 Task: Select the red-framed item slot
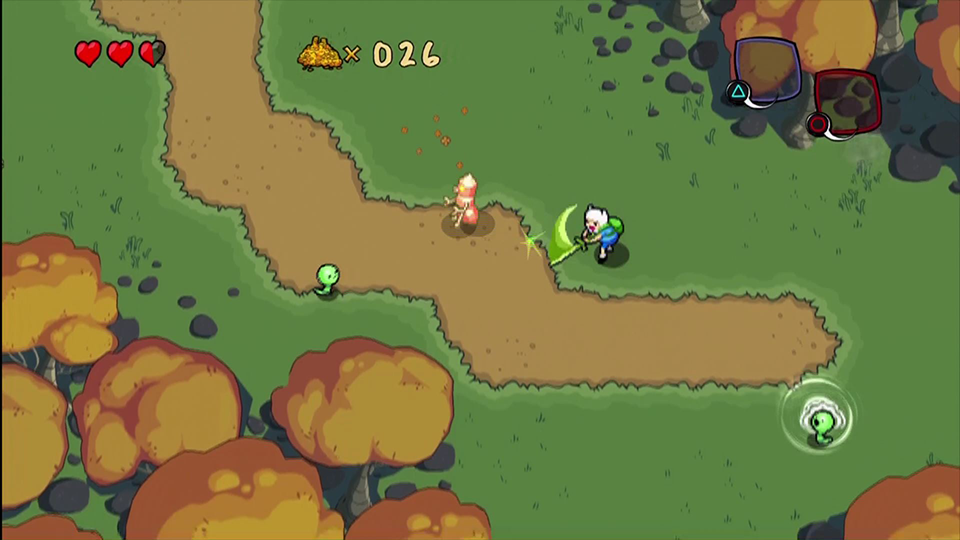846,102
